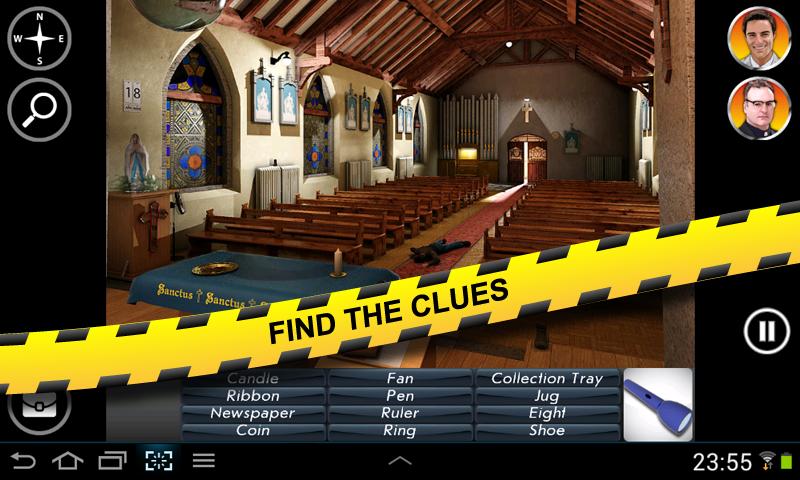Choose Candle in the clue list

pyautogui.click(x=253, y=379)
